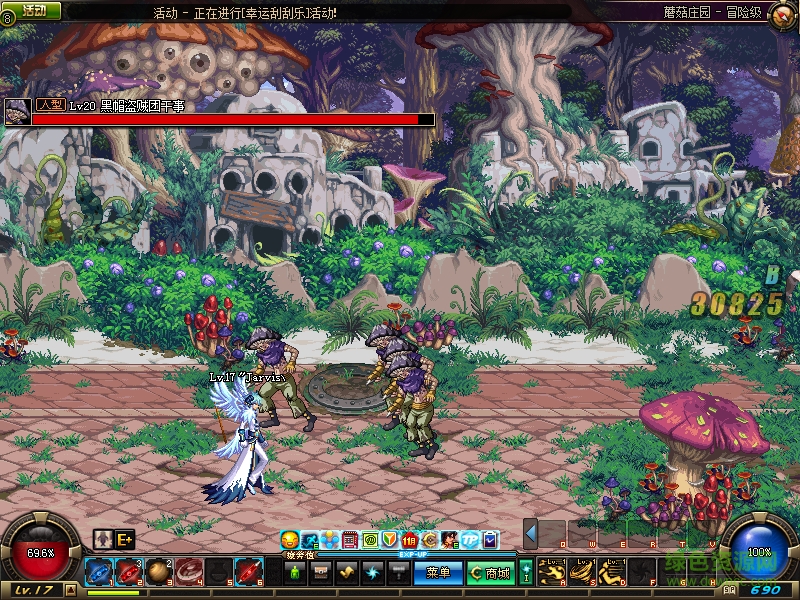800x600 pixels.
Task: Use the blue potion in slot 1
Action: (x=99, y=573)
